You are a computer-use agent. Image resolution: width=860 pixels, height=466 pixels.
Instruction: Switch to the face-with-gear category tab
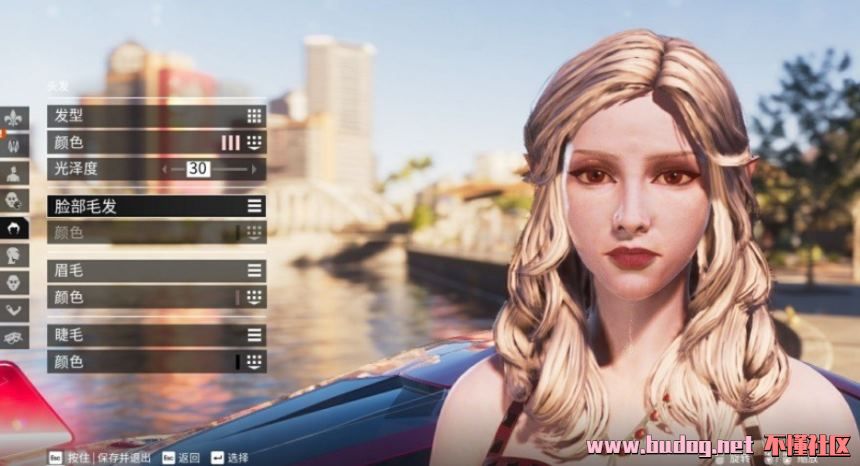coord(15,200)
